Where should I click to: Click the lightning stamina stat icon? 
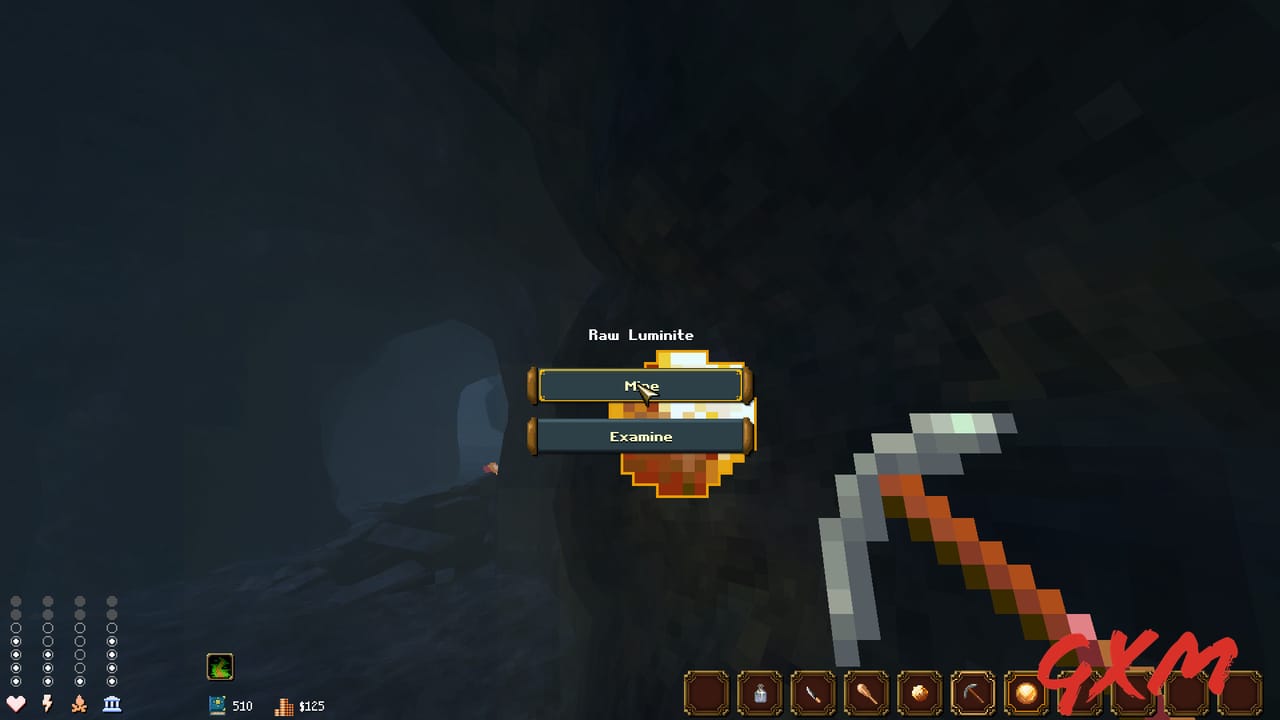[47, 705]
